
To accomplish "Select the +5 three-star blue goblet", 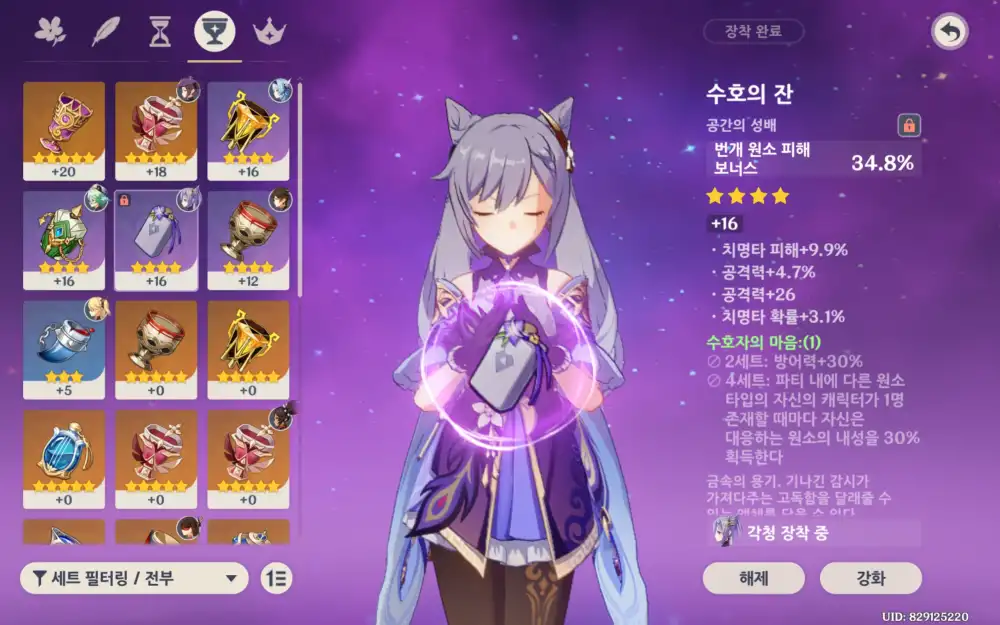I will (x=64, y=345).
